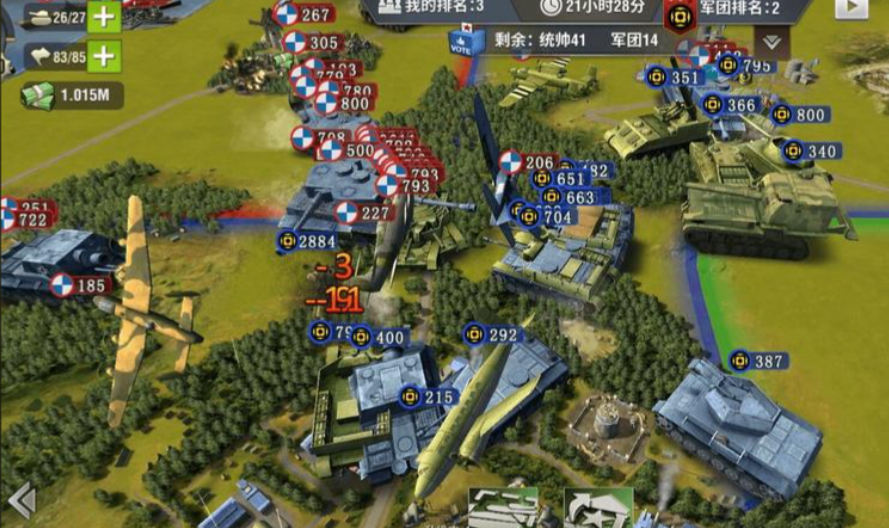
Task: Choose the star vehicle tile in the bottom bar
Action: (x=598, y=508)
